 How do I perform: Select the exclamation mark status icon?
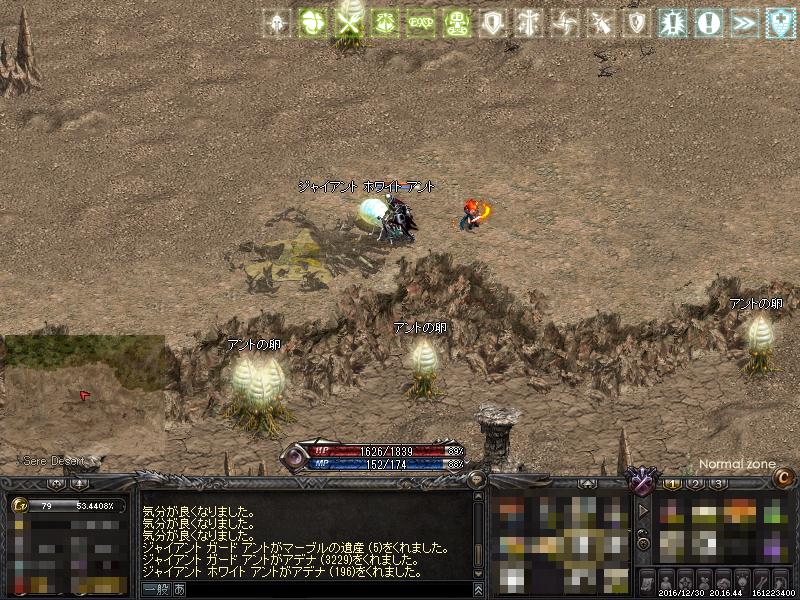tap(709, 22)
